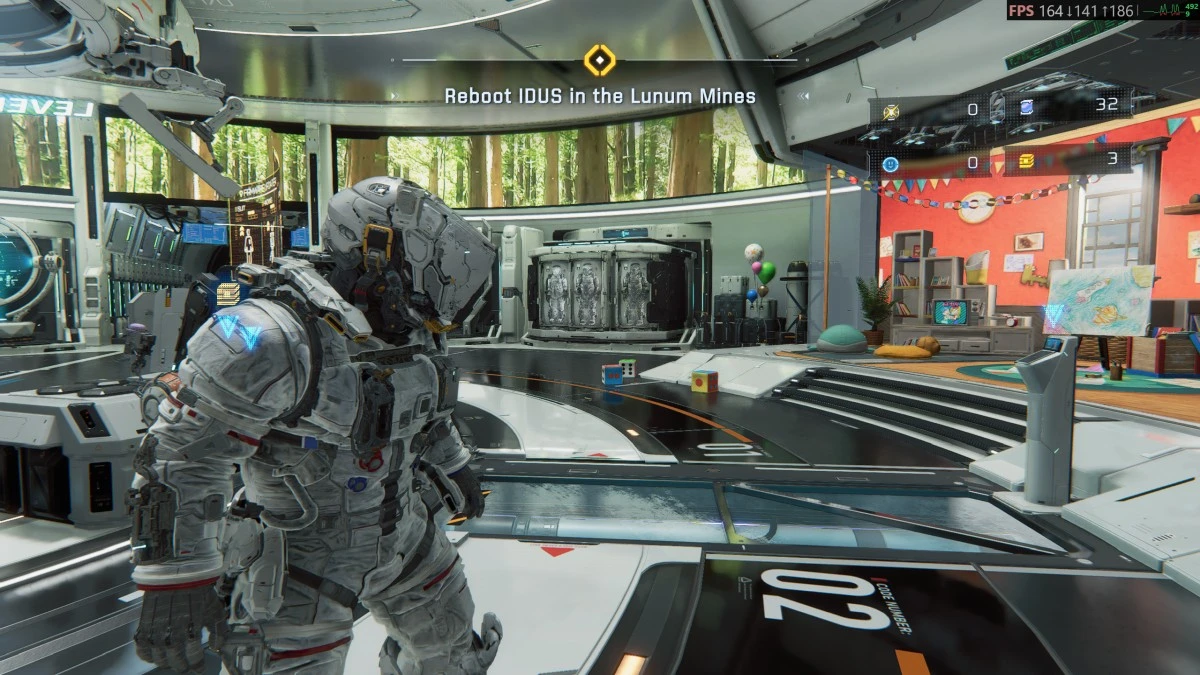Screen dimensions: 1200x675
Task: Select the Reboot IDUS objective text
Action: (x=600, y=96)
